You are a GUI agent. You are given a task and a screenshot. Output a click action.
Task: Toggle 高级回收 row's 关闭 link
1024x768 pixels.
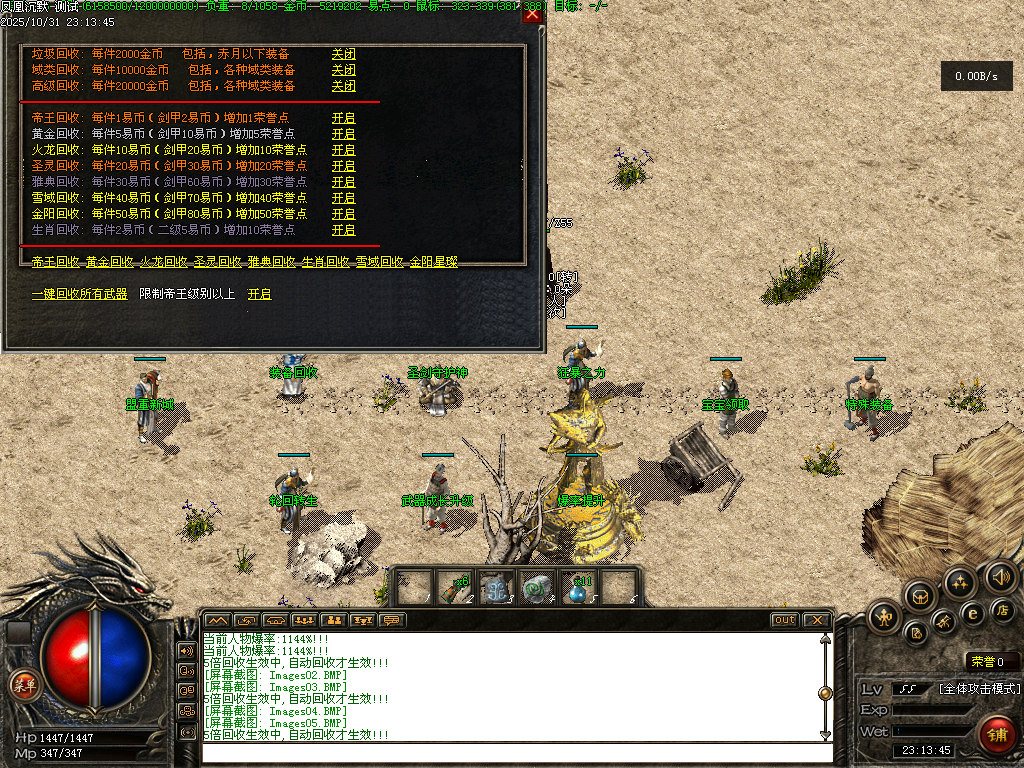pos(343,86)
